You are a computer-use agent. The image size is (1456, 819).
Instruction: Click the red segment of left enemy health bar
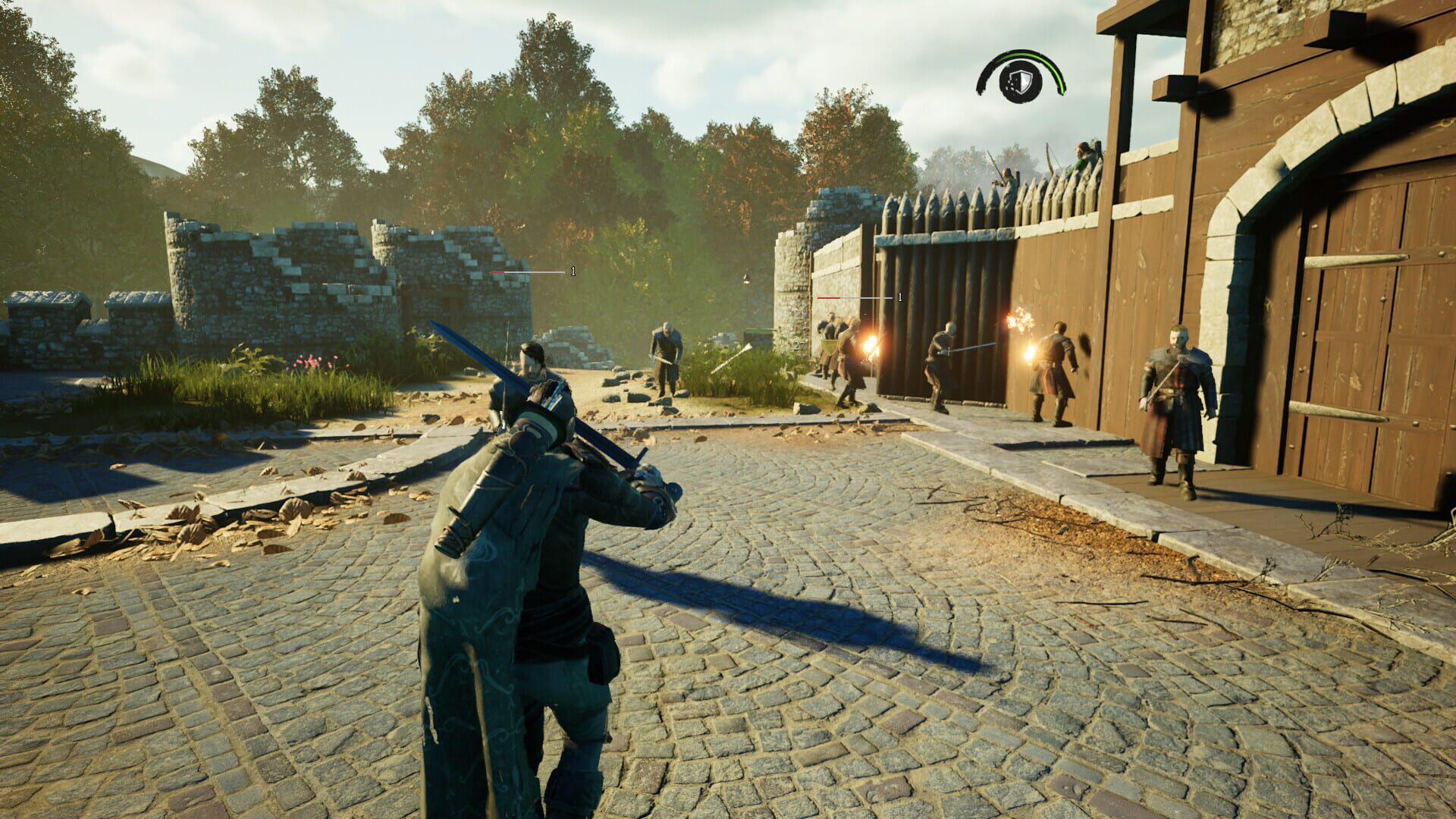pos(497,271)
